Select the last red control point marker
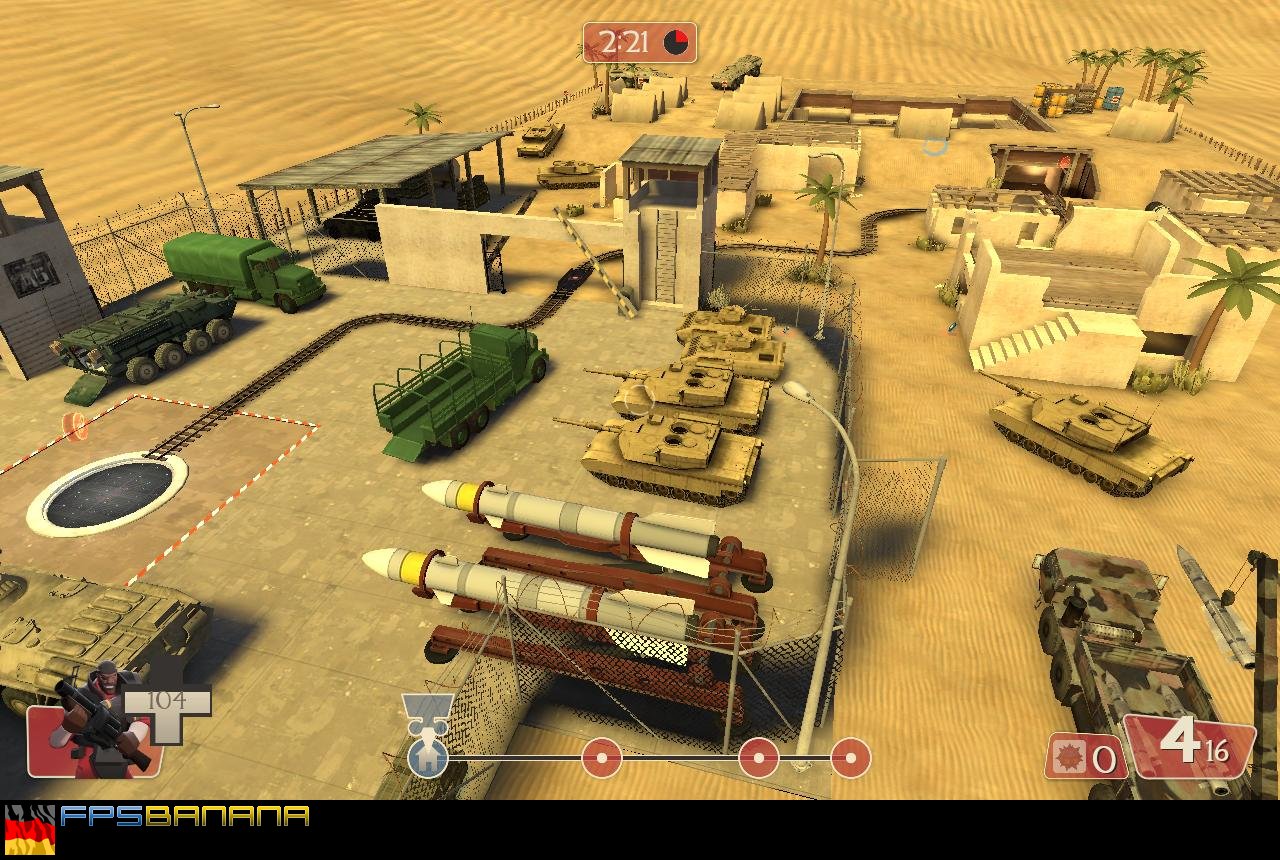Viewport: 1280px width, 860px height. click(852, 757)
